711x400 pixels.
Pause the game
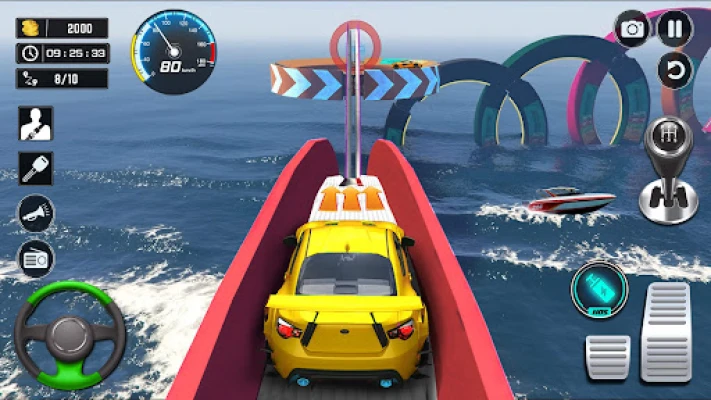point(675,28)
